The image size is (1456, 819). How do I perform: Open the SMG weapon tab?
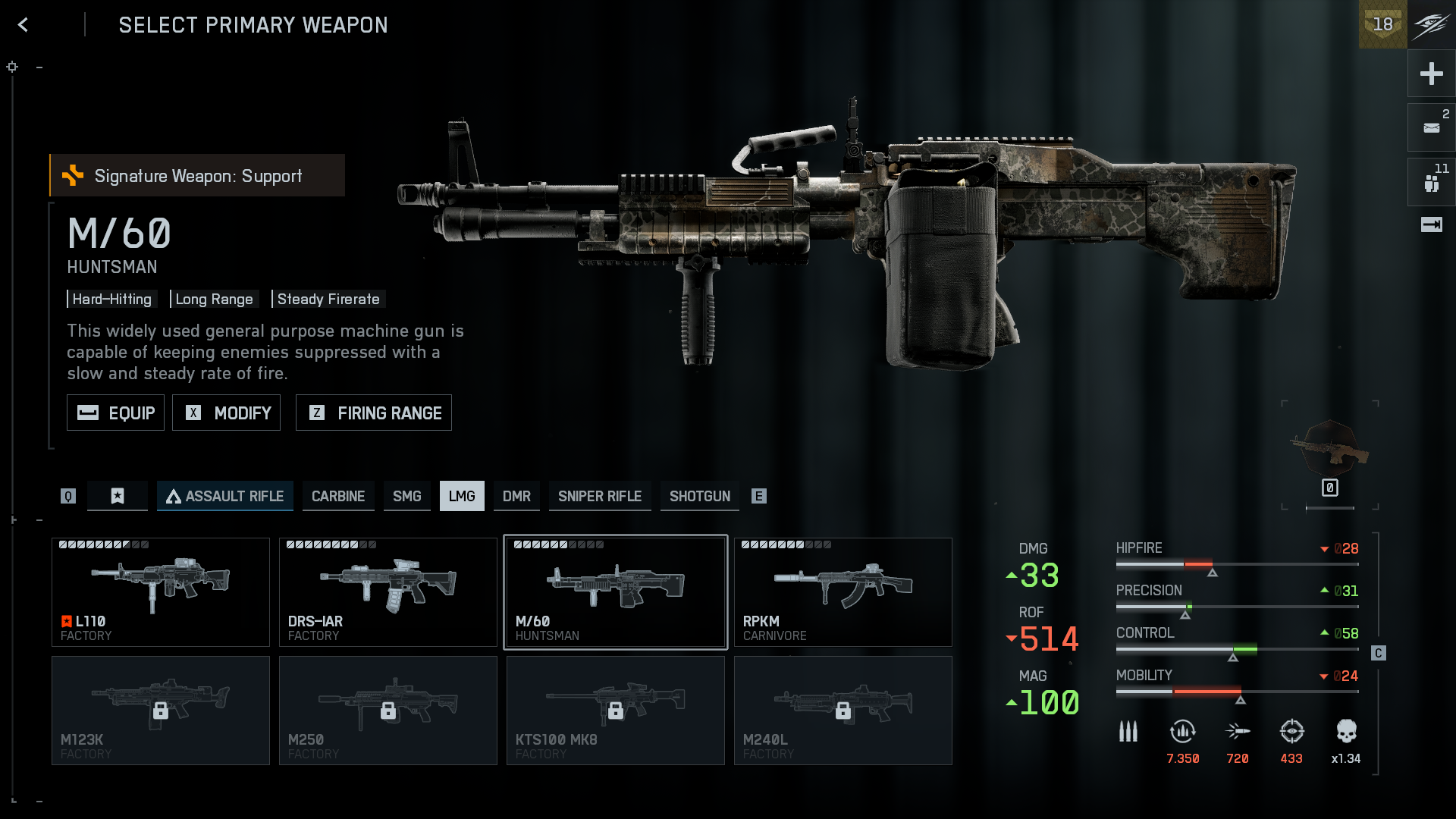pos(406,496)
